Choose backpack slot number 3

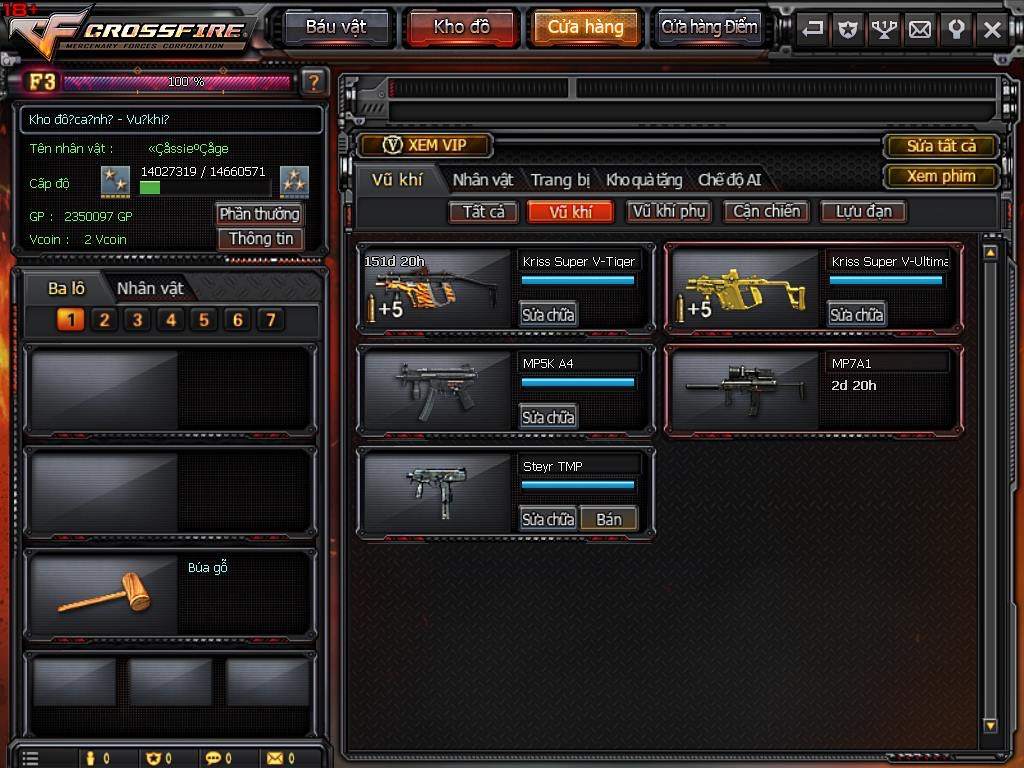point(137,320)
